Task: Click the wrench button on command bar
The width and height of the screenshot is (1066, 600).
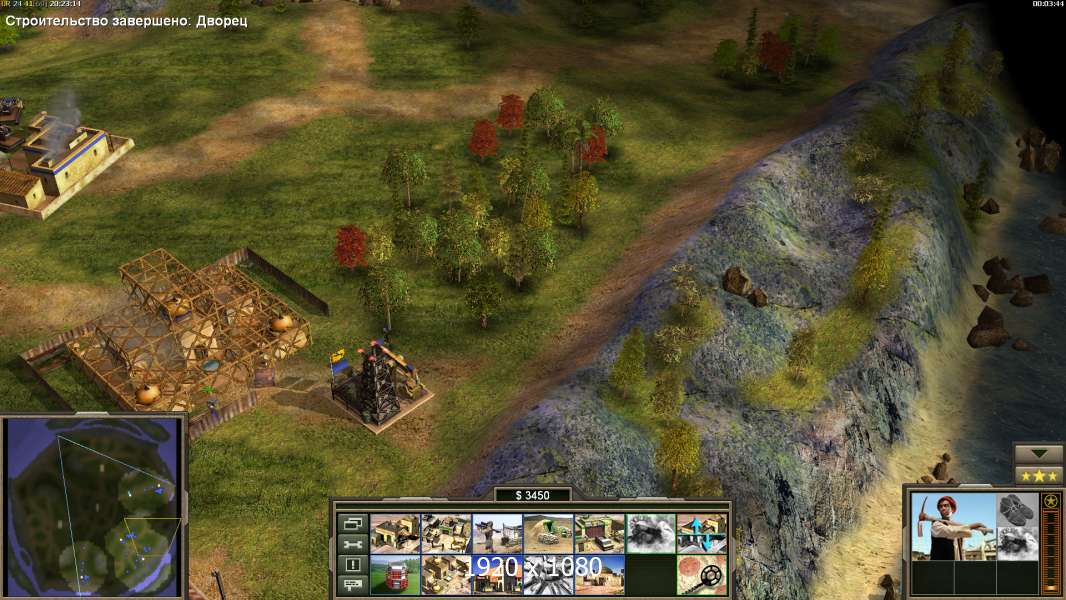Action: click(352, 544)
